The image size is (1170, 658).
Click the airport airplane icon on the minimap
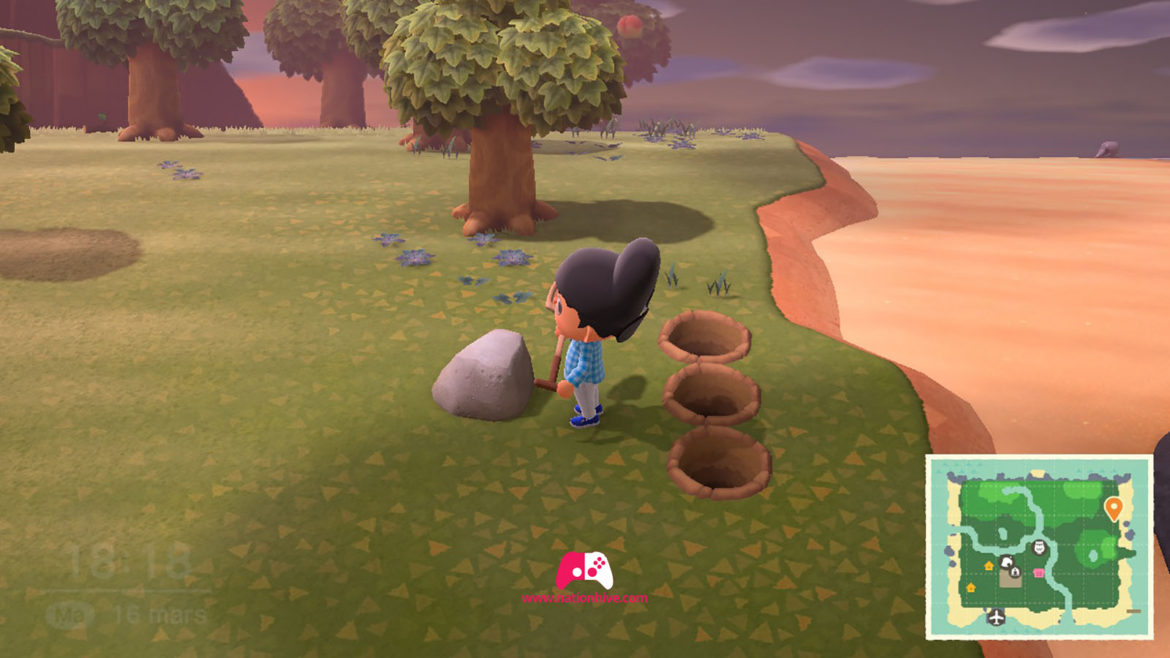pyautogui.click(x=996, y=617)
